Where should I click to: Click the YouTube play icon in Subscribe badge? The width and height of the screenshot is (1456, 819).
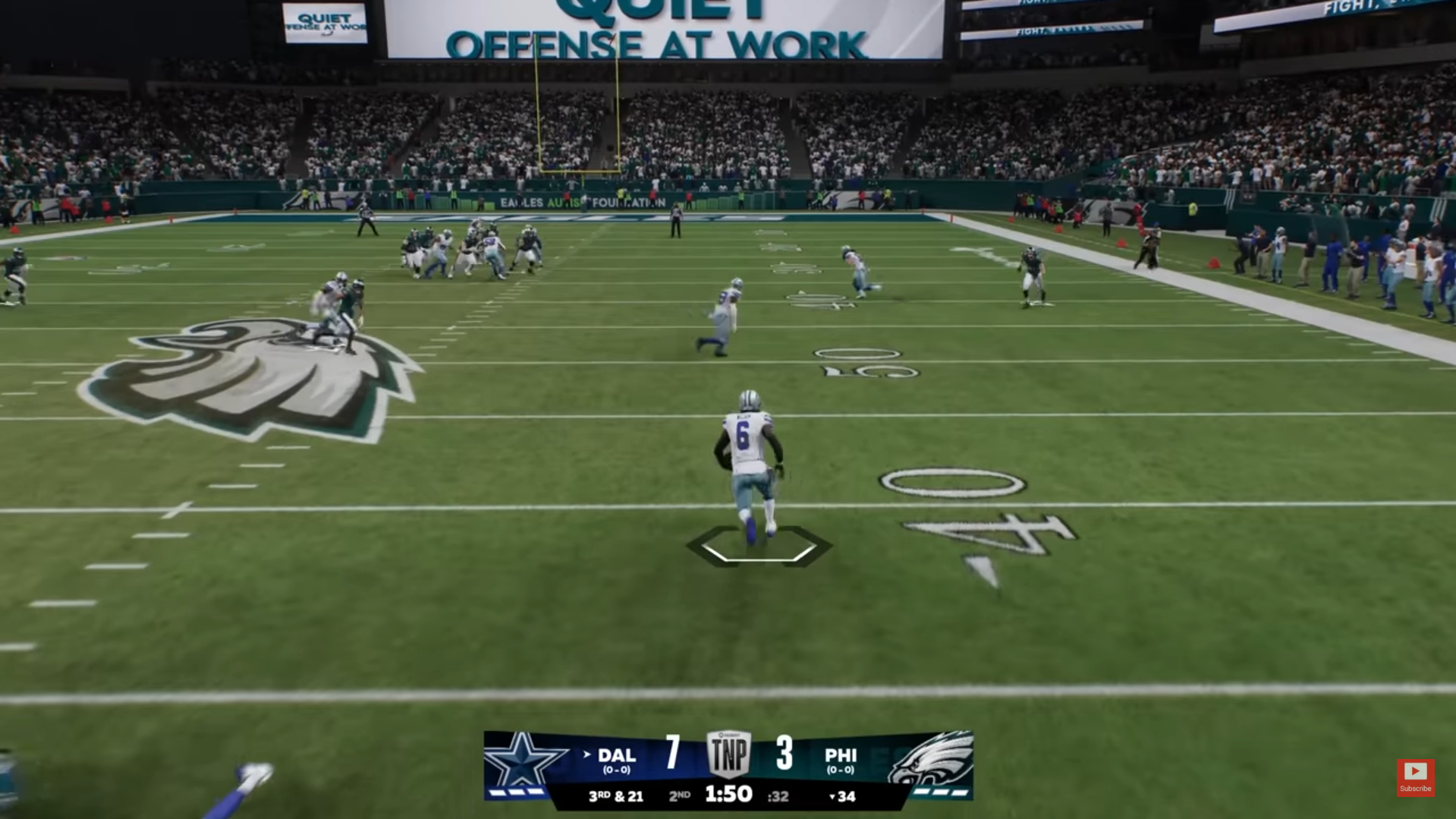1416,770
